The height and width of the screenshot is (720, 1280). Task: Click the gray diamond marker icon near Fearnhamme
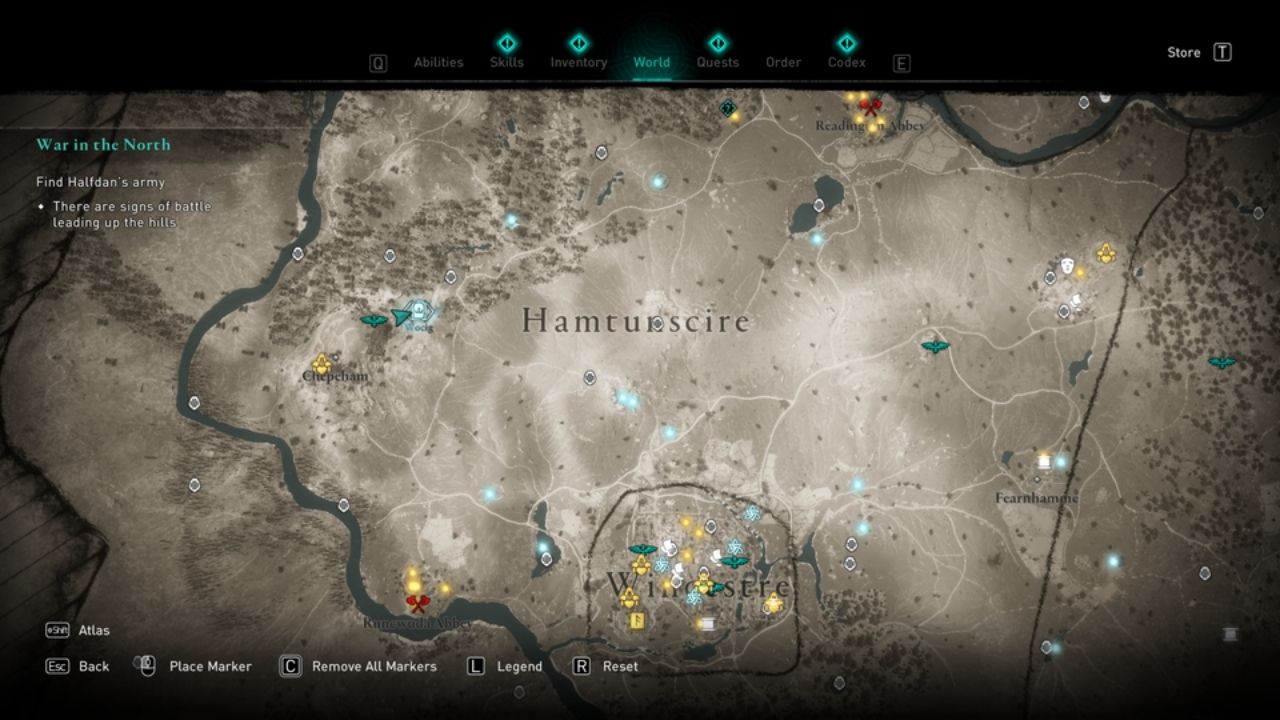point(1037,480)
